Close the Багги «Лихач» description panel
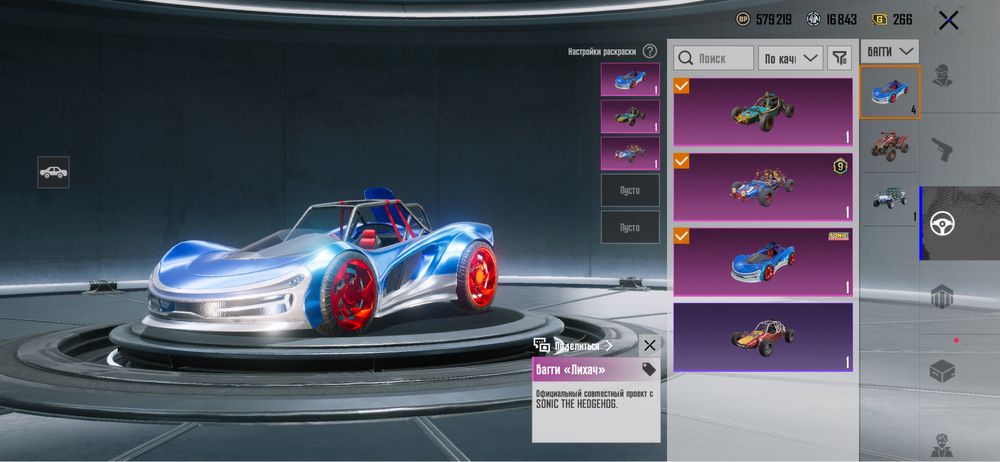The image size is (1000, 462). tap(650, 345)
